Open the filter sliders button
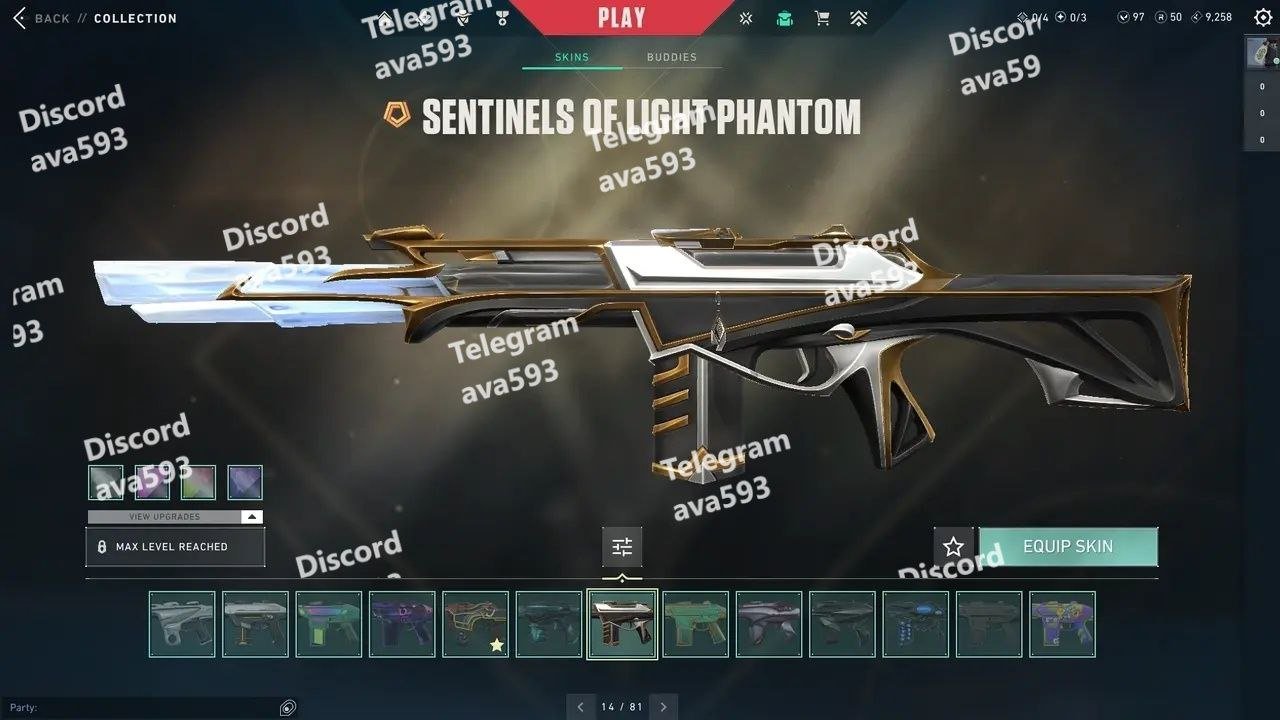Viewport: 1280px width, 720px height. (622, 547)
